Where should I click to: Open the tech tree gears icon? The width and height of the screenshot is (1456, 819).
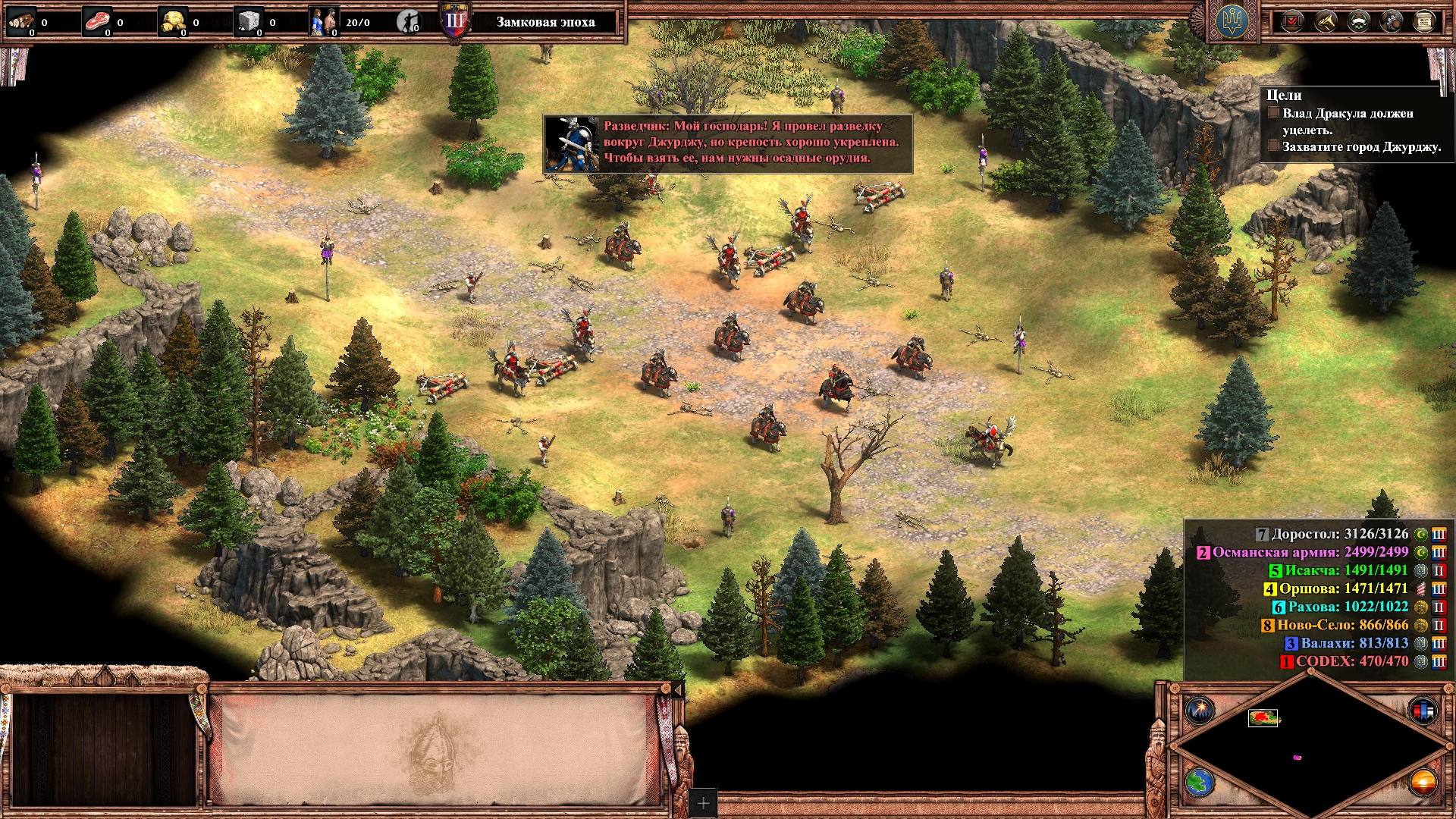click(x=1391, y=21)
